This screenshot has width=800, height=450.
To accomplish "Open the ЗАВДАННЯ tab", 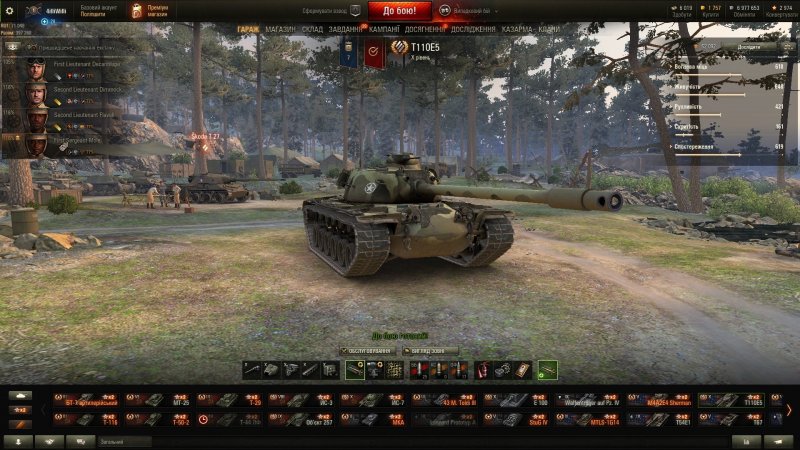I will pyautogui.click(x=346, y=30).
